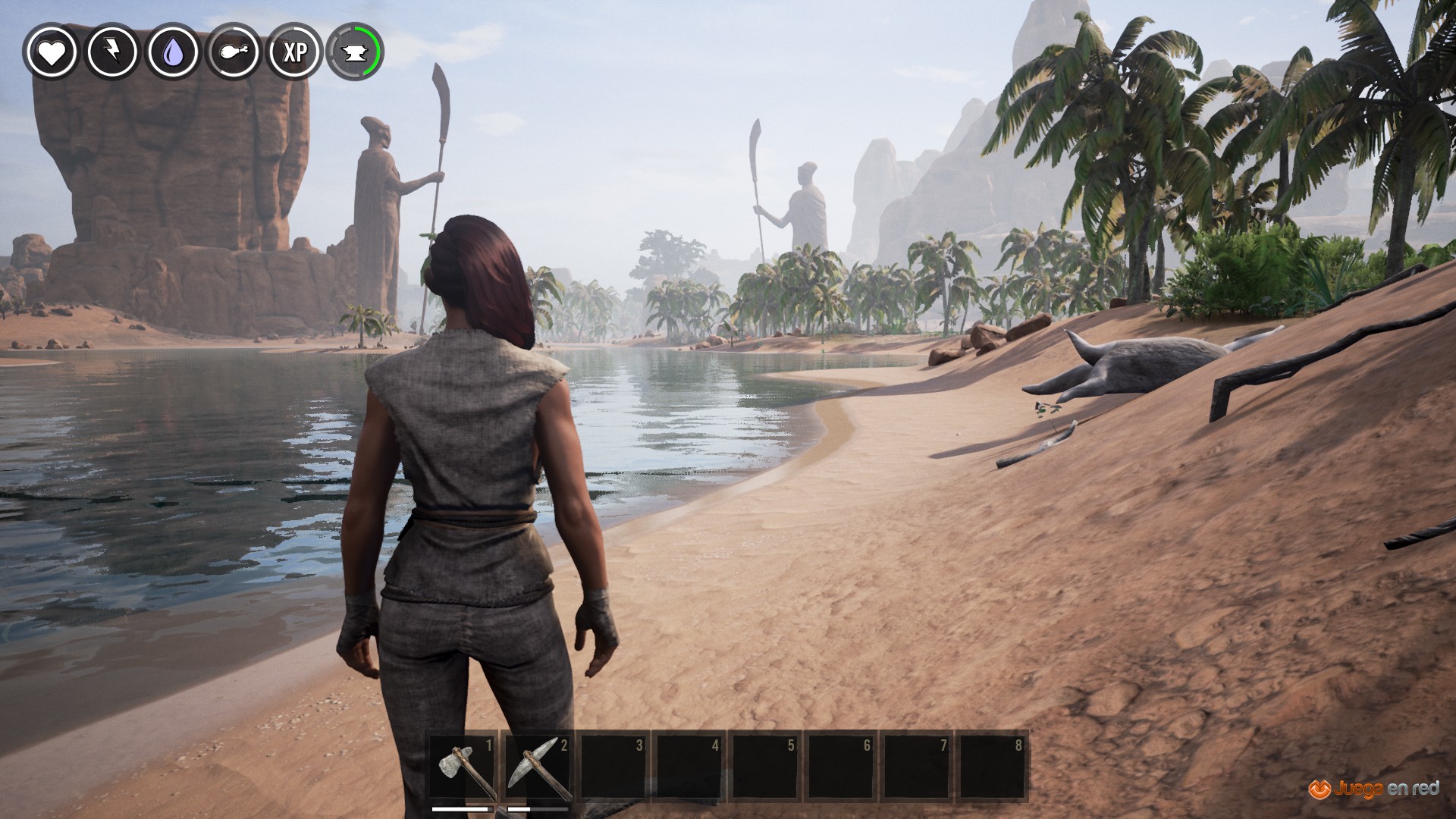The height and width of the screenshot is (819, 1456).
Task: Open the Juega en red watermark link
Action: pyautogui.click(x=1373, y=788)
